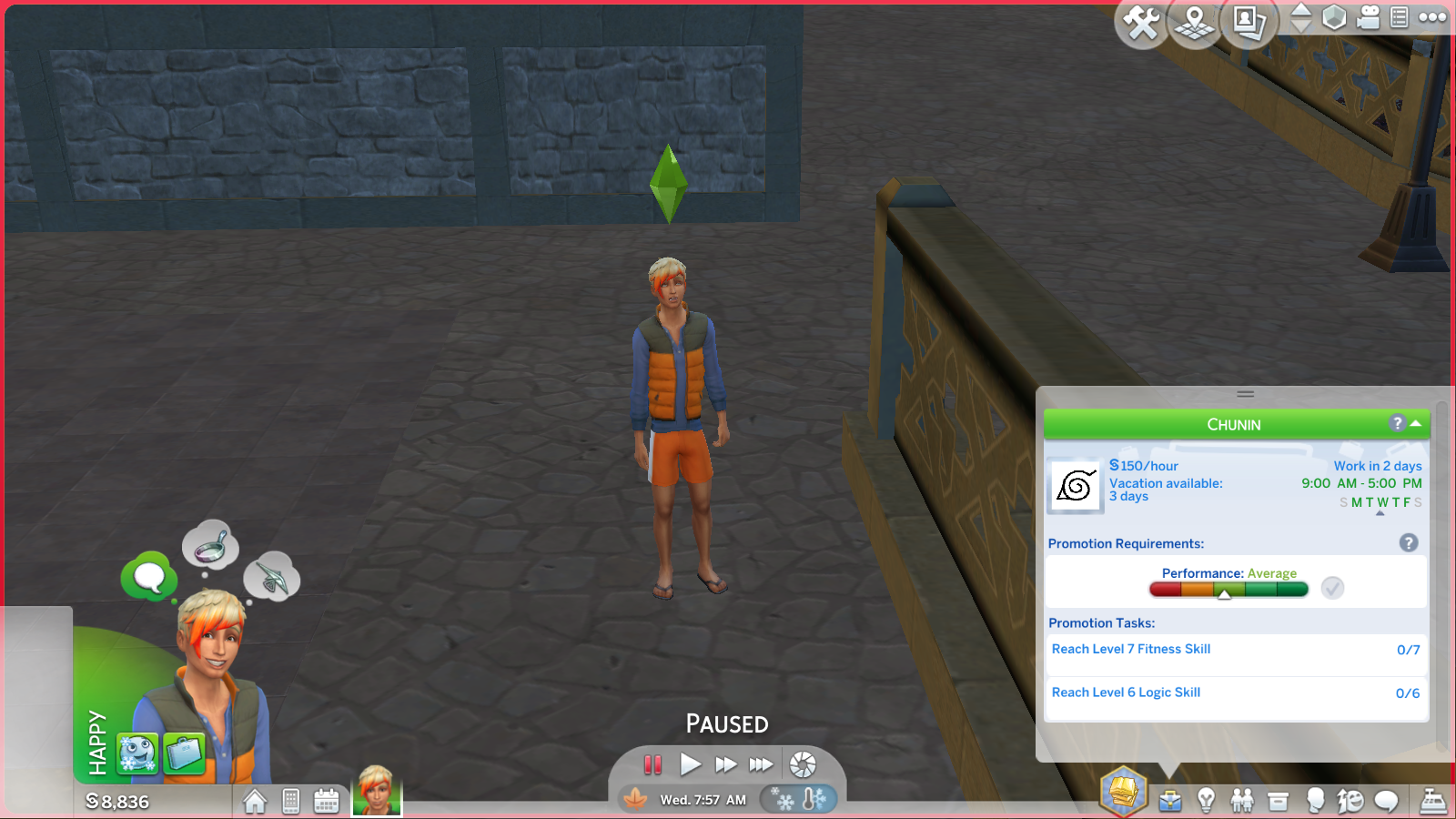The image size is (1456, 819).
Task: Click the Promotion Requirements help icon
Action: pyautogui.click(x=1410, y=542)
